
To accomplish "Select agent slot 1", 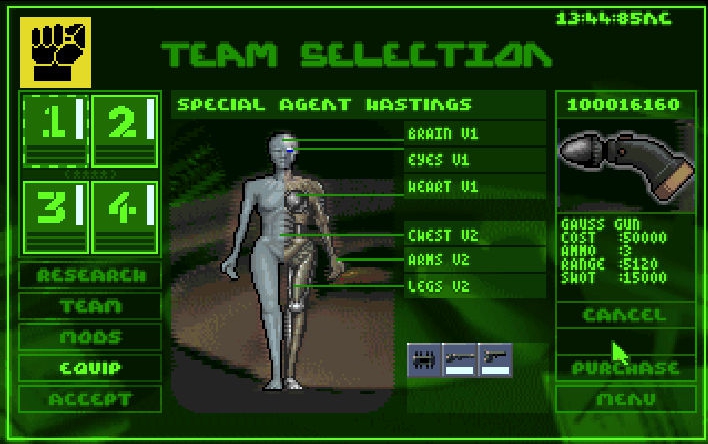I will click(x=55, y=130).
